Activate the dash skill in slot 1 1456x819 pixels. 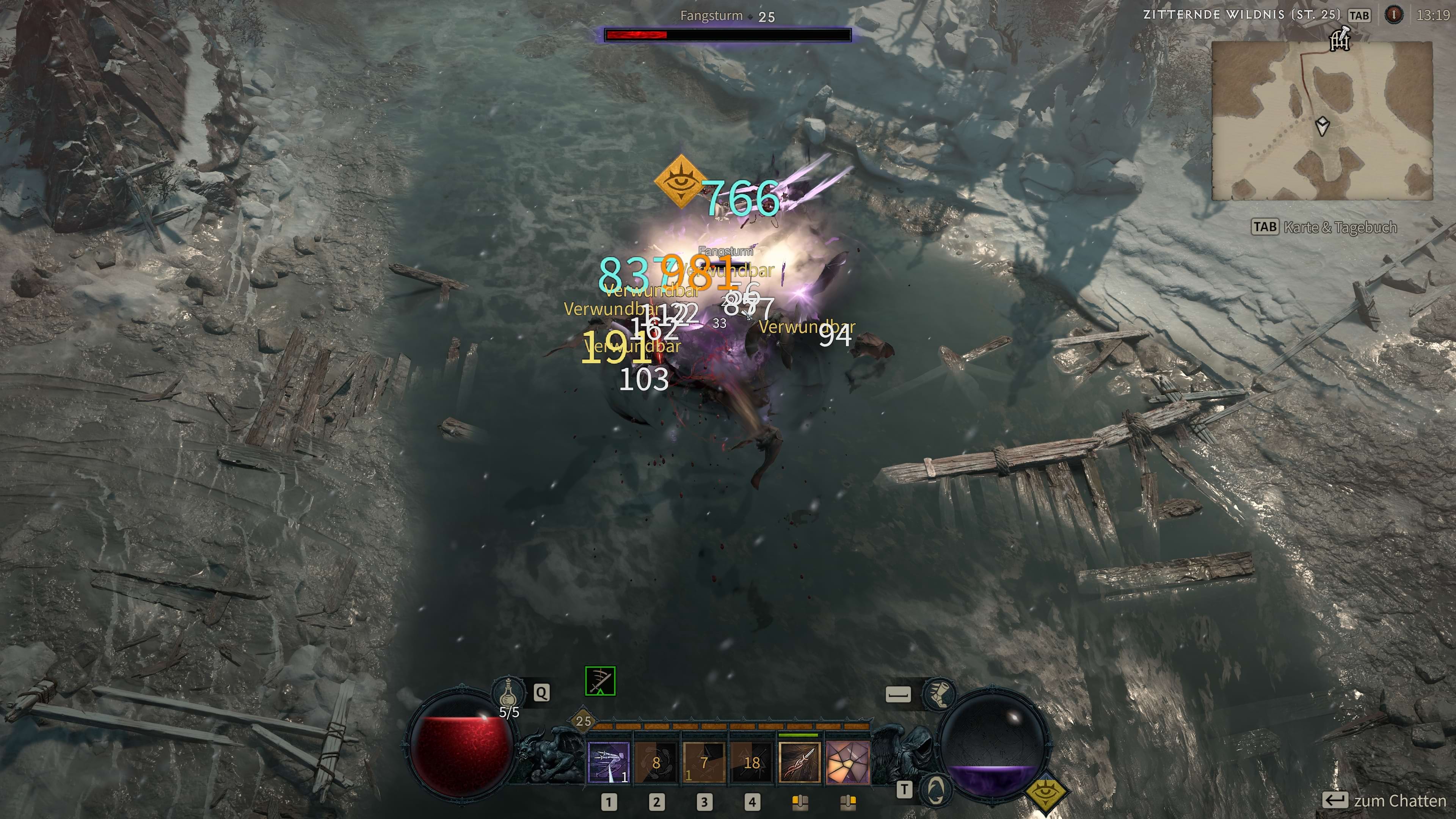(608, 763)
